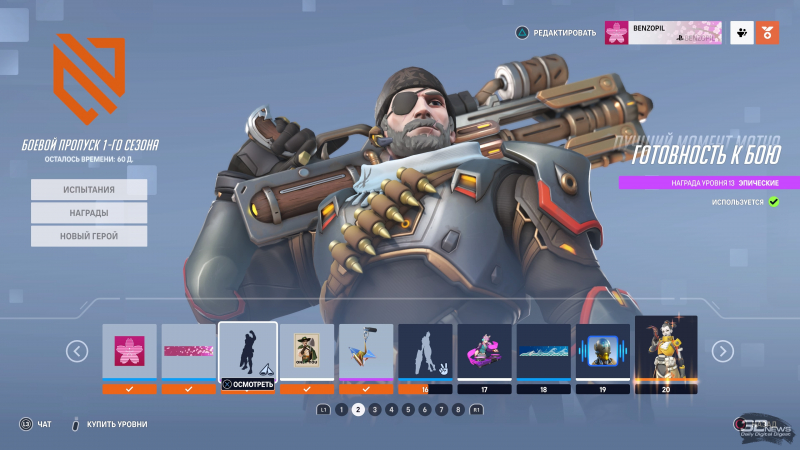Screen dimensions: 800x450
Task: Select the cowboy poster spray reward
Action: pyautogui.click(x=307, y=352)
